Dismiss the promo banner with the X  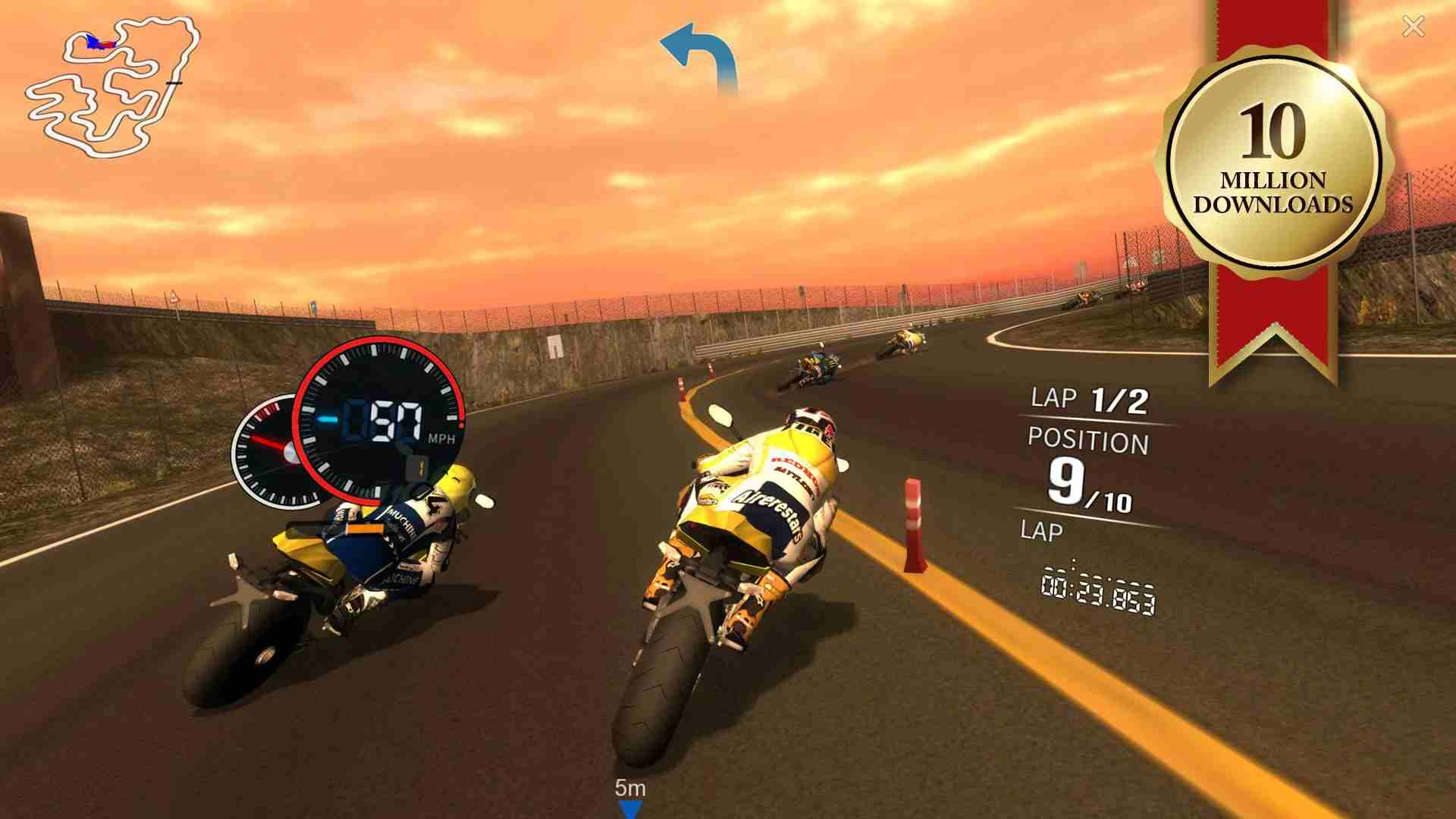tap(1414, 27)
